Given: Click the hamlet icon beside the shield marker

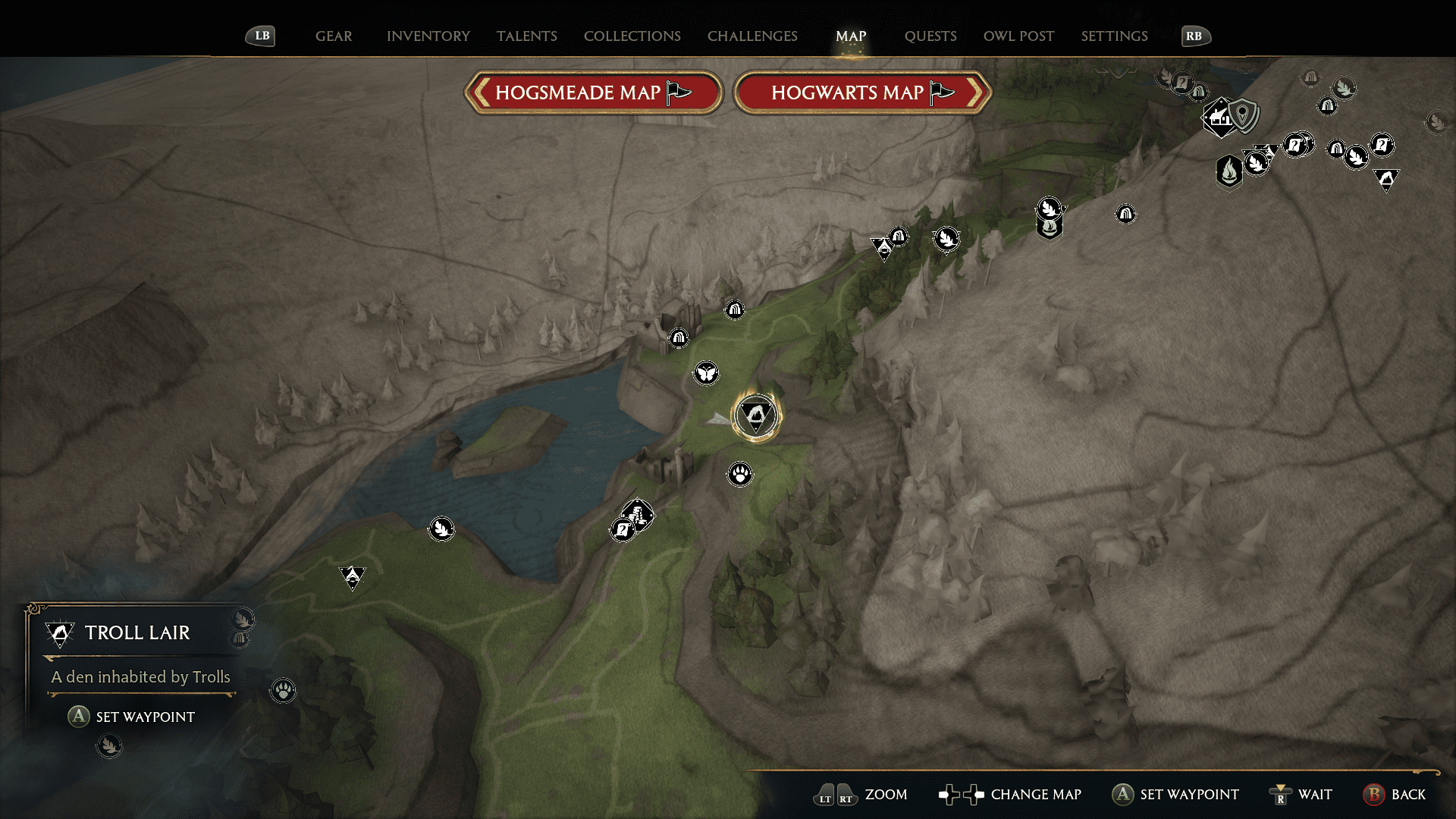Looking at the screenshot, I should 1219,118.
